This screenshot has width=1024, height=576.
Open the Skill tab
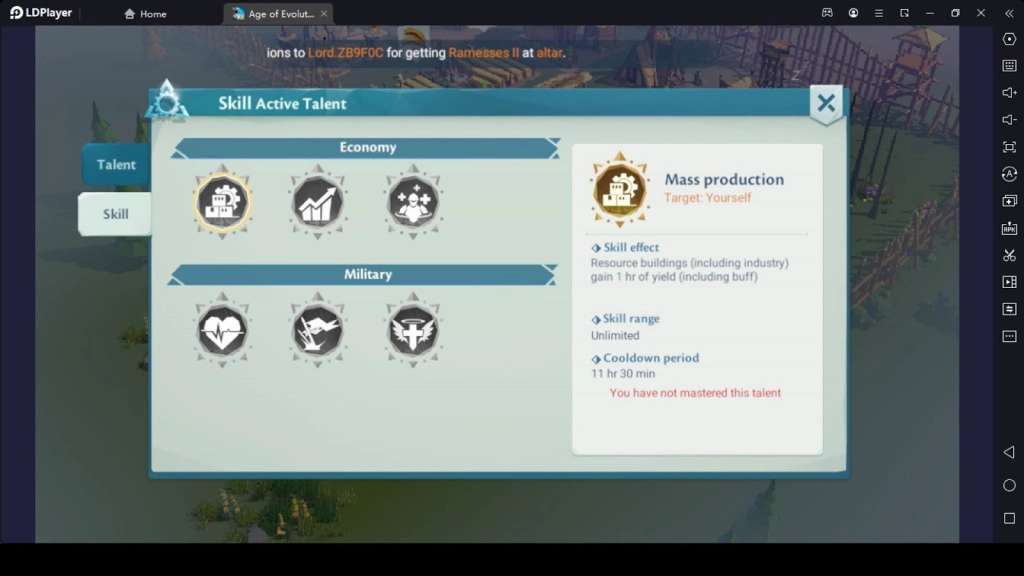pos(116,214)
